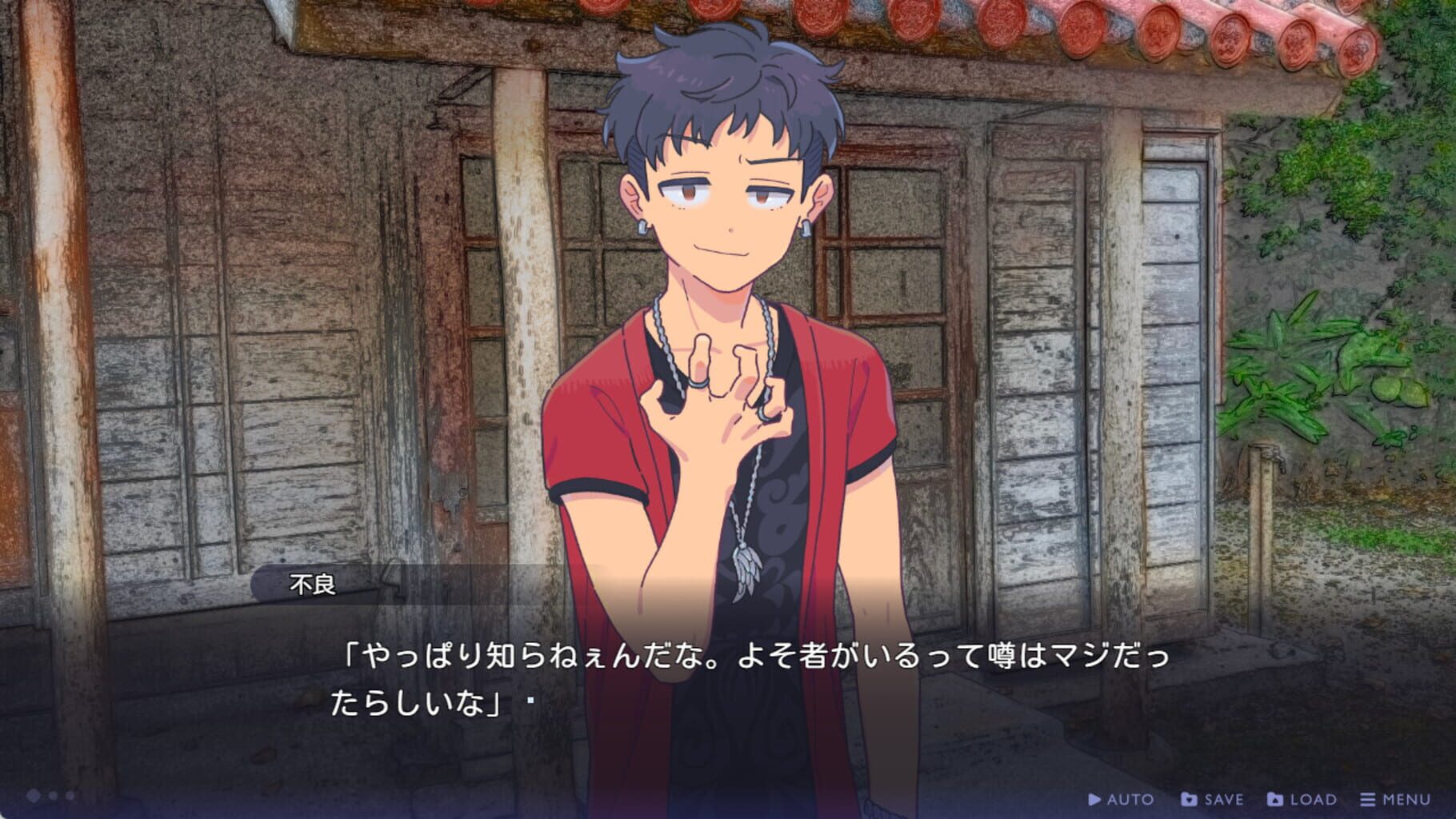Image resolution: width=1456 pixels, height=819 pixels.
Task: Click the folder icon beside SAVE
Action: [1189, 799]
